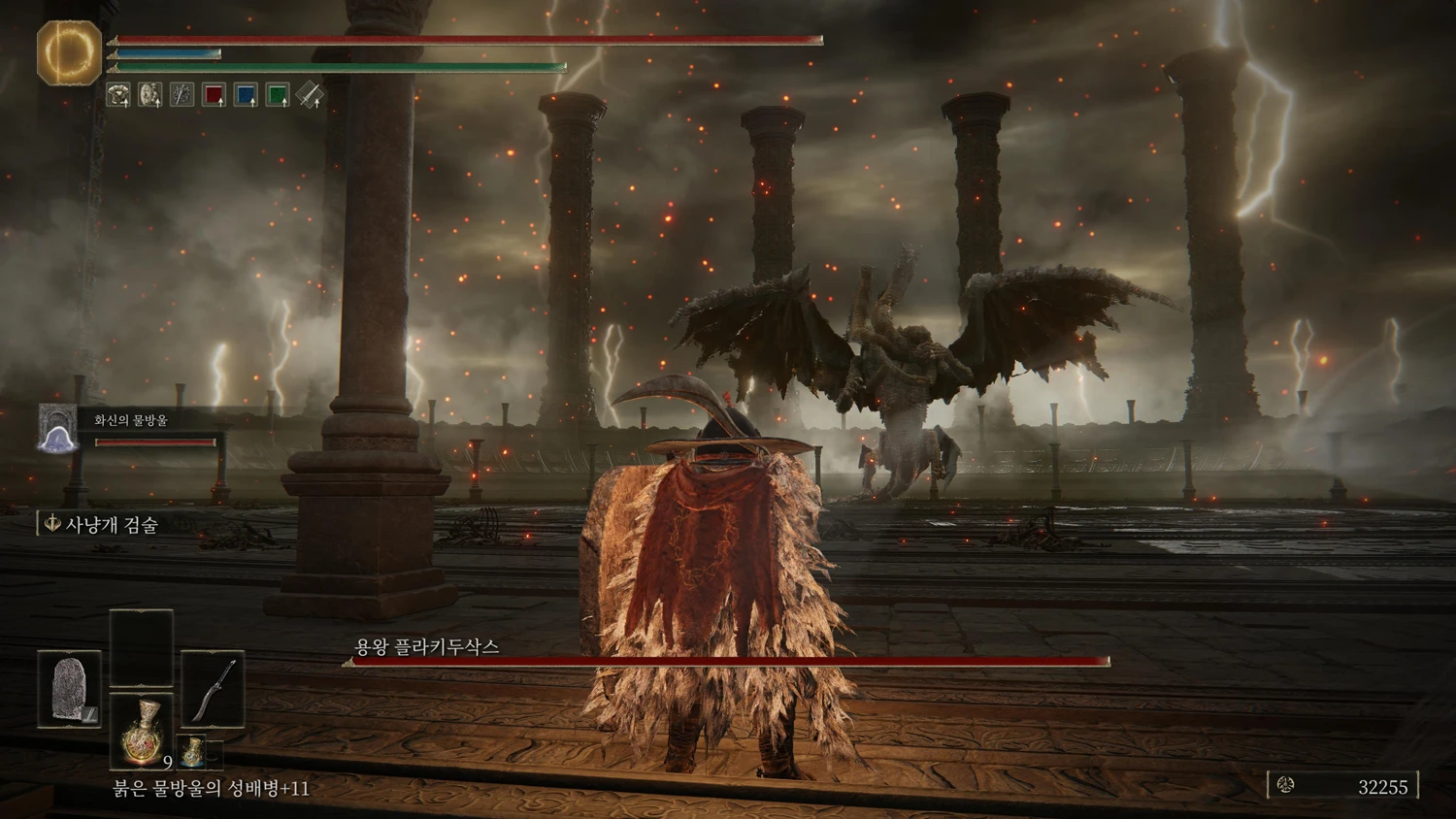This screenshot has width=1456, height=819.
Task: Select the 사냥개 검술 skill label
Action: pyautogui.click(x=110, y=525)
